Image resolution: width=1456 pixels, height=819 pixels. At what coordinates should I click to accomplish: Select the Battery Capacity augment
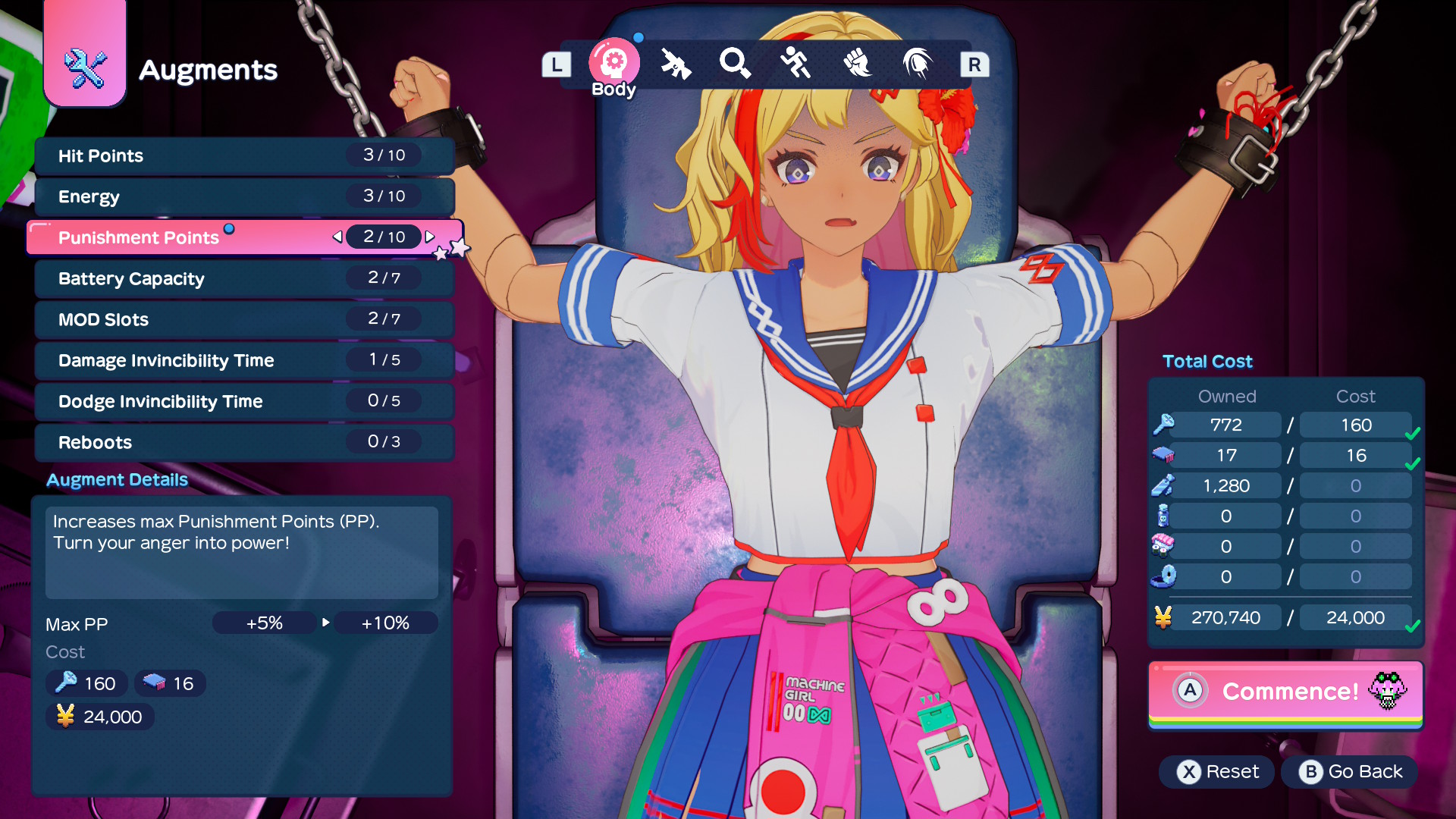pos(244,278)
